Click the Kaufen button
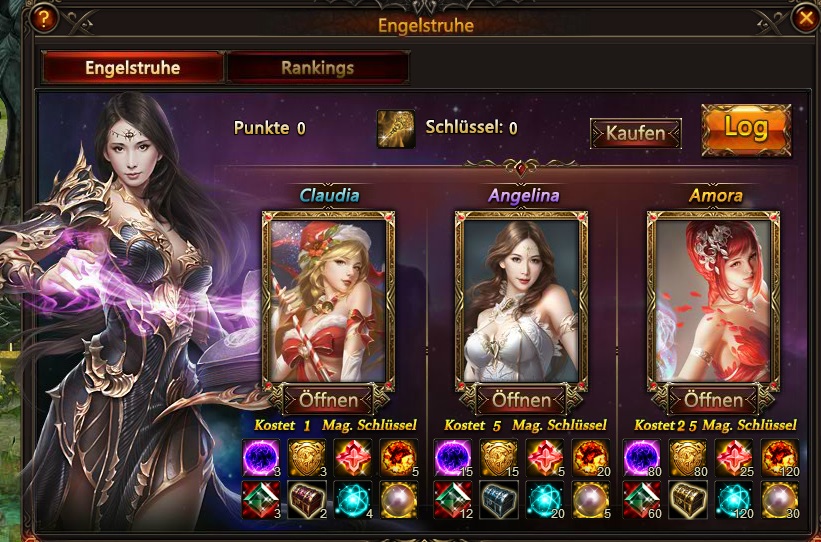 point(635,133)
